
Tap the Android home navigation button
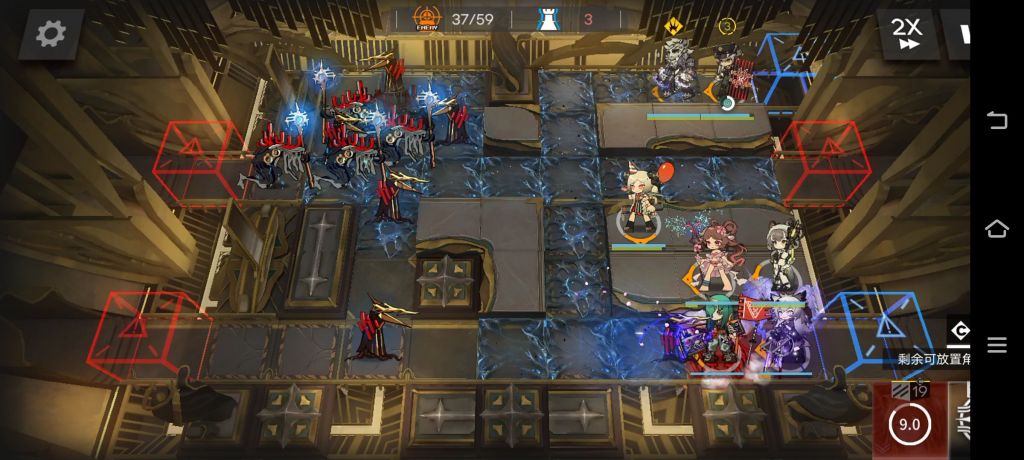click(997, 229)
